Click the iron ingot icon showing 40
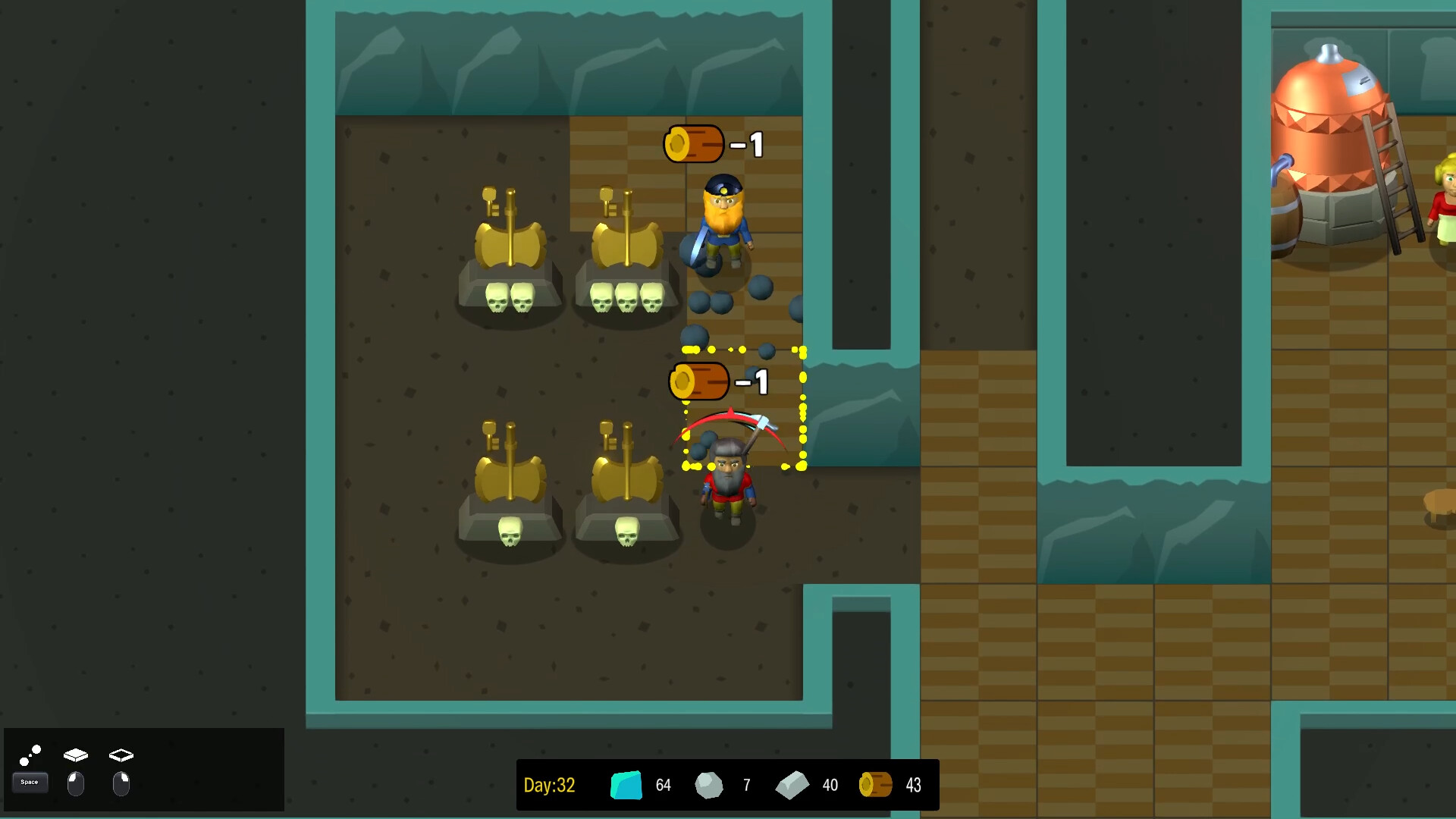Screen dimensions: 1456x819 coord(793,785)
